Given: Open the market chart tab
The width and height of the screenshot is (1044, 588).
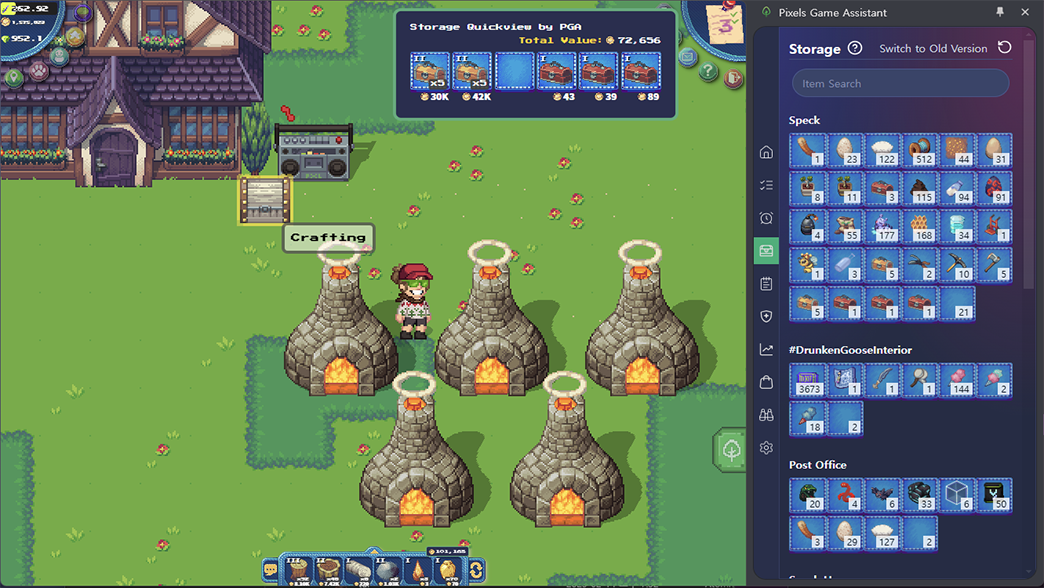Looking at the screenshot, I should [766, 349].
